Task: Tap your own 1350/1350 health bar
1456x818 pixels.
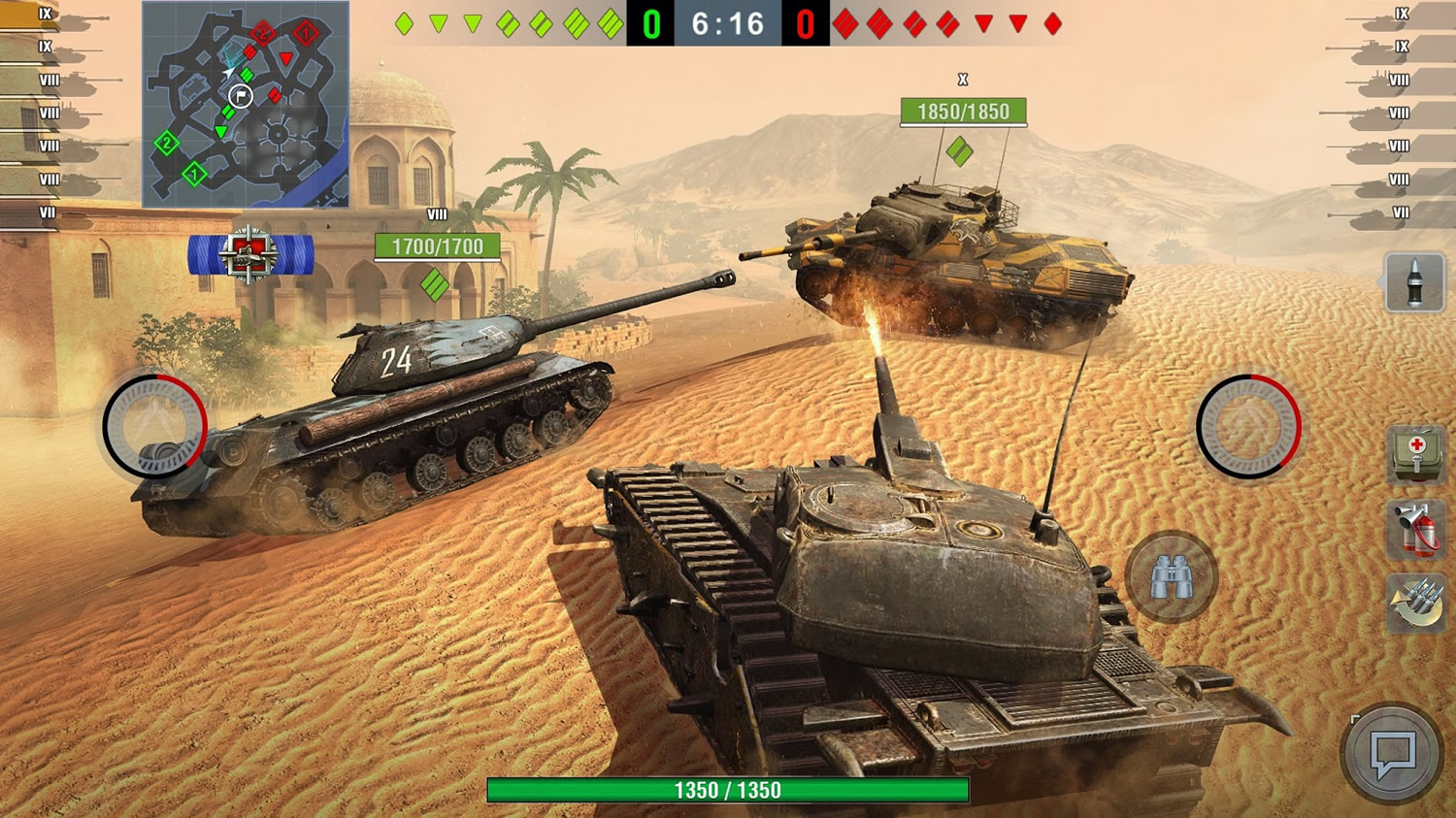Action: tap(728, 790)
